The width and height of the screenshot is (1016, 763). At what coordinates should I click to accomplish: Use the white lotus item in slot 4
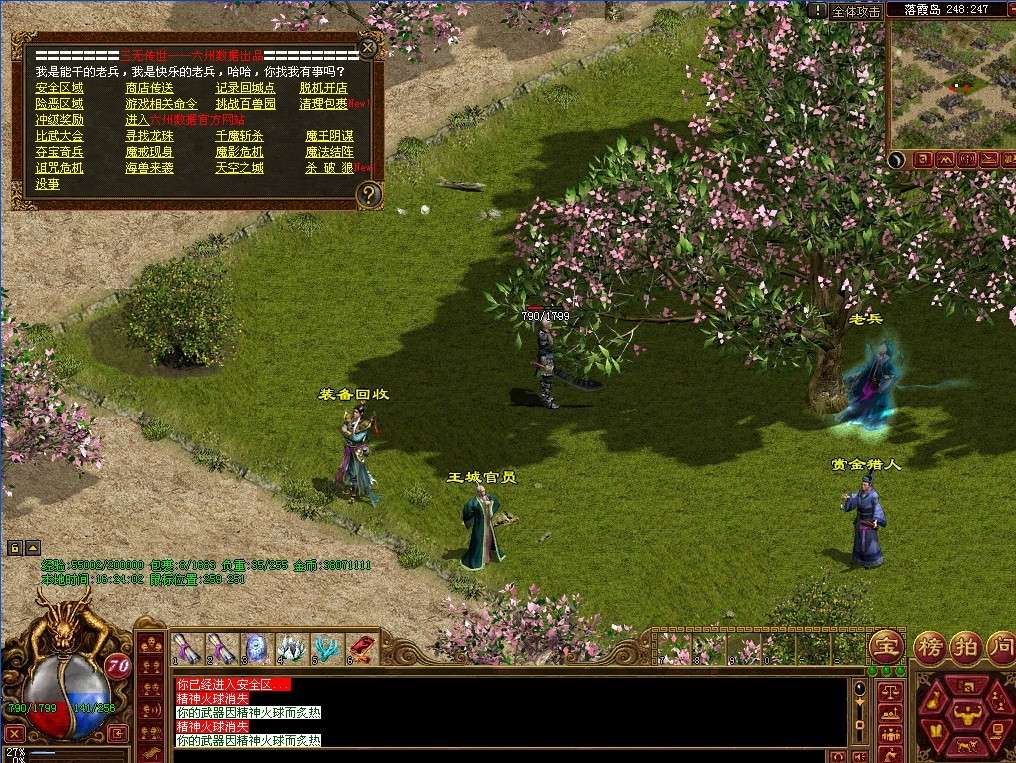tap(290, 648)
